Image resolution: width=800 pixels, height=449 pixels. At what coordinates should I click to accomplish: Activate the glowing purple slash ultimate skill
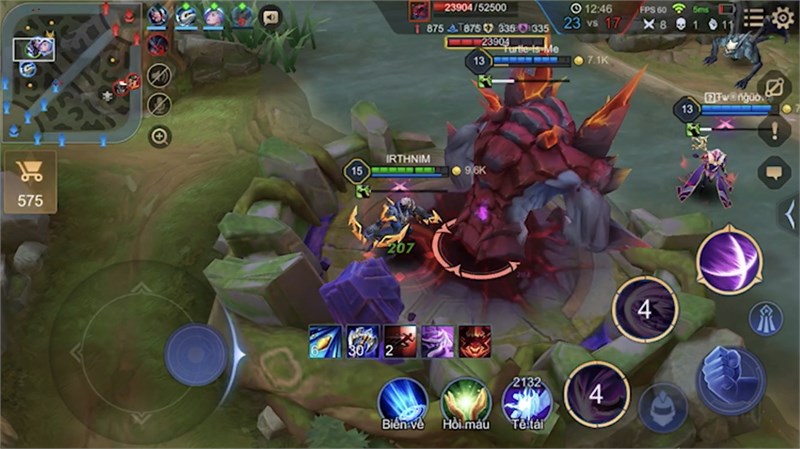[729, 261]
